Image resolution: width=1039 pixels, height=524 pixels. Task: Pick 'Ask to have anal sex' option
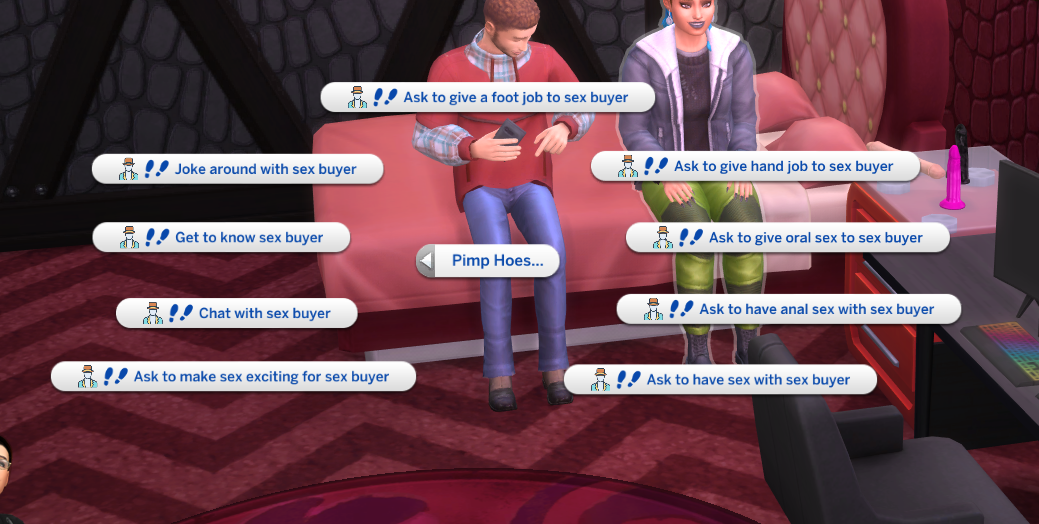pos(788,309)
